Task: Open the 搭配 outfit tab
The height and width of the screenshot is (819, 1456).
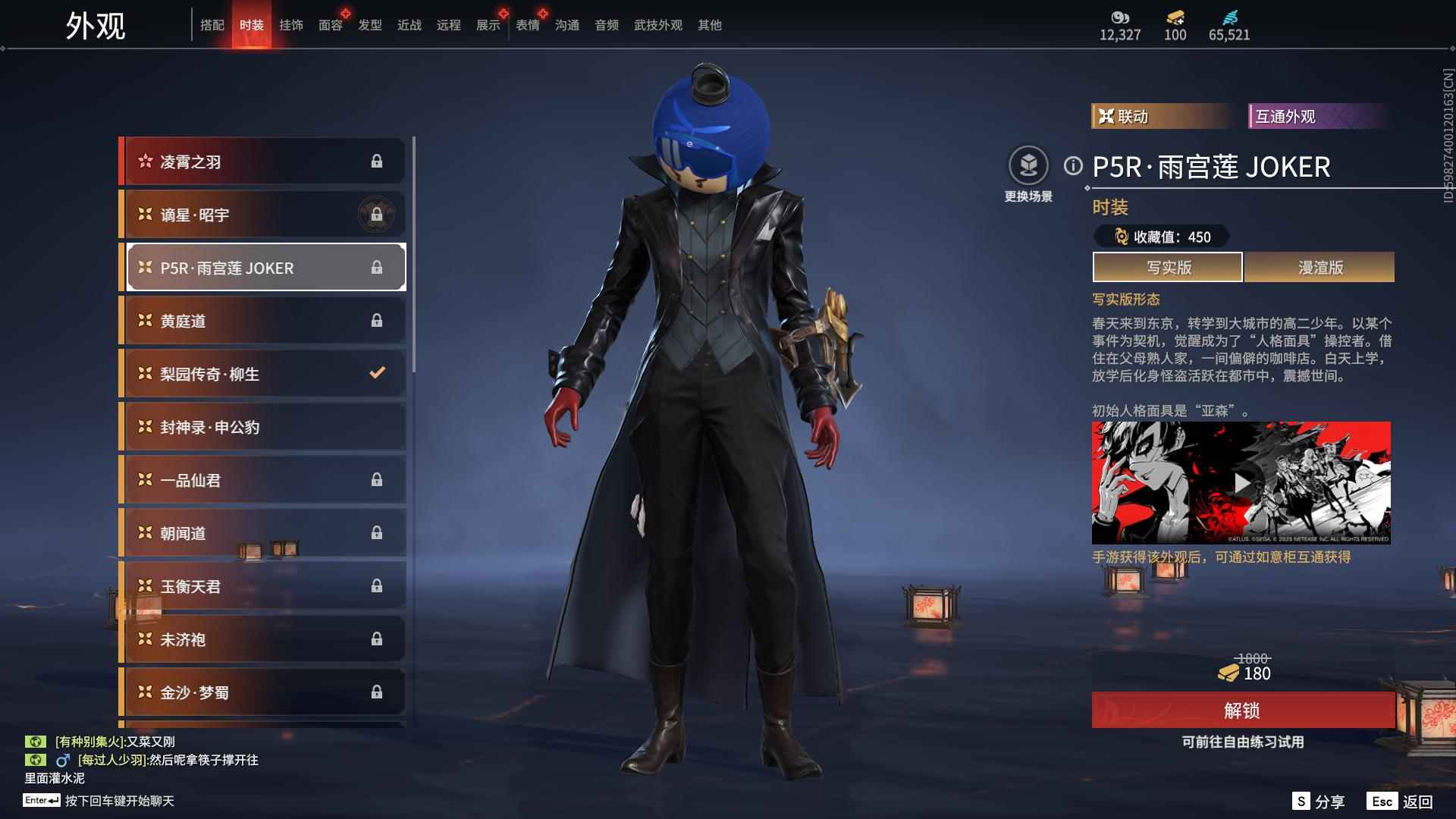Action: (212, 26)
